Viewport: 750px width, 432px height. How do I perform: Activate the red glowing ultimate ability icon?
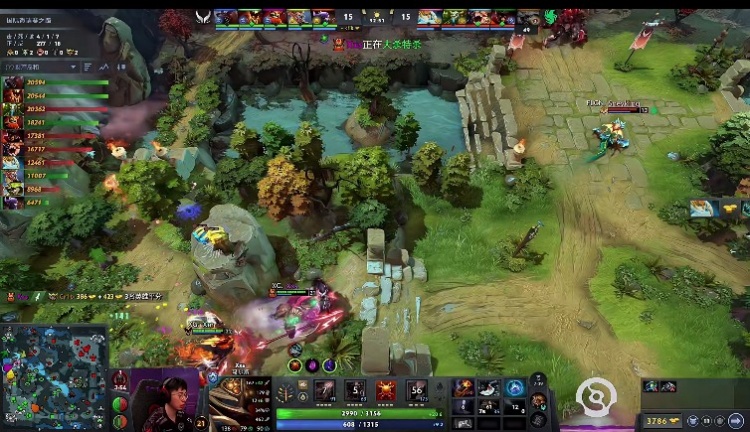point(386,391)
